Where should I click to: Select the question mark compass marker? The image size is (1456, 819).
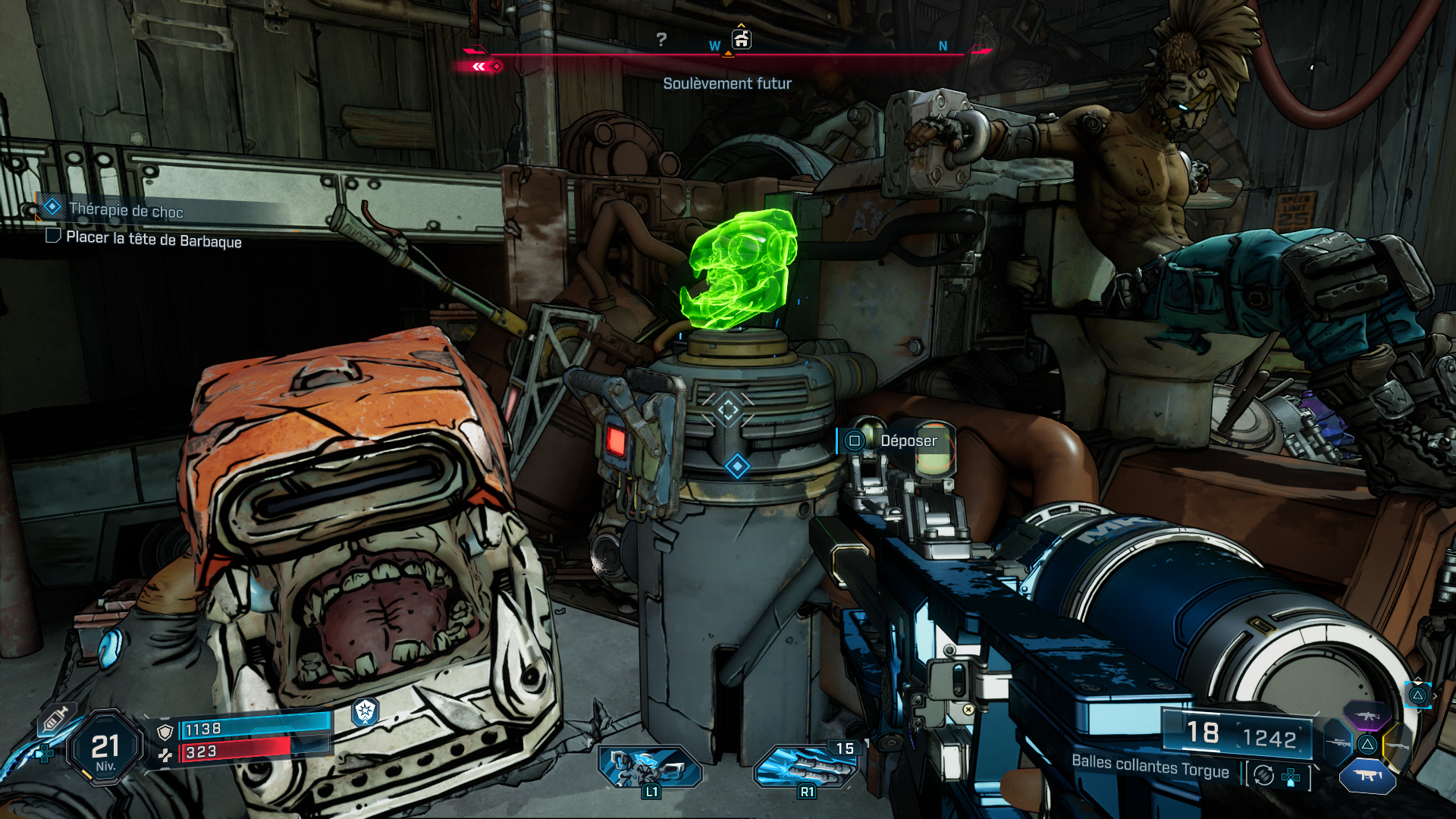coord(661,39)
